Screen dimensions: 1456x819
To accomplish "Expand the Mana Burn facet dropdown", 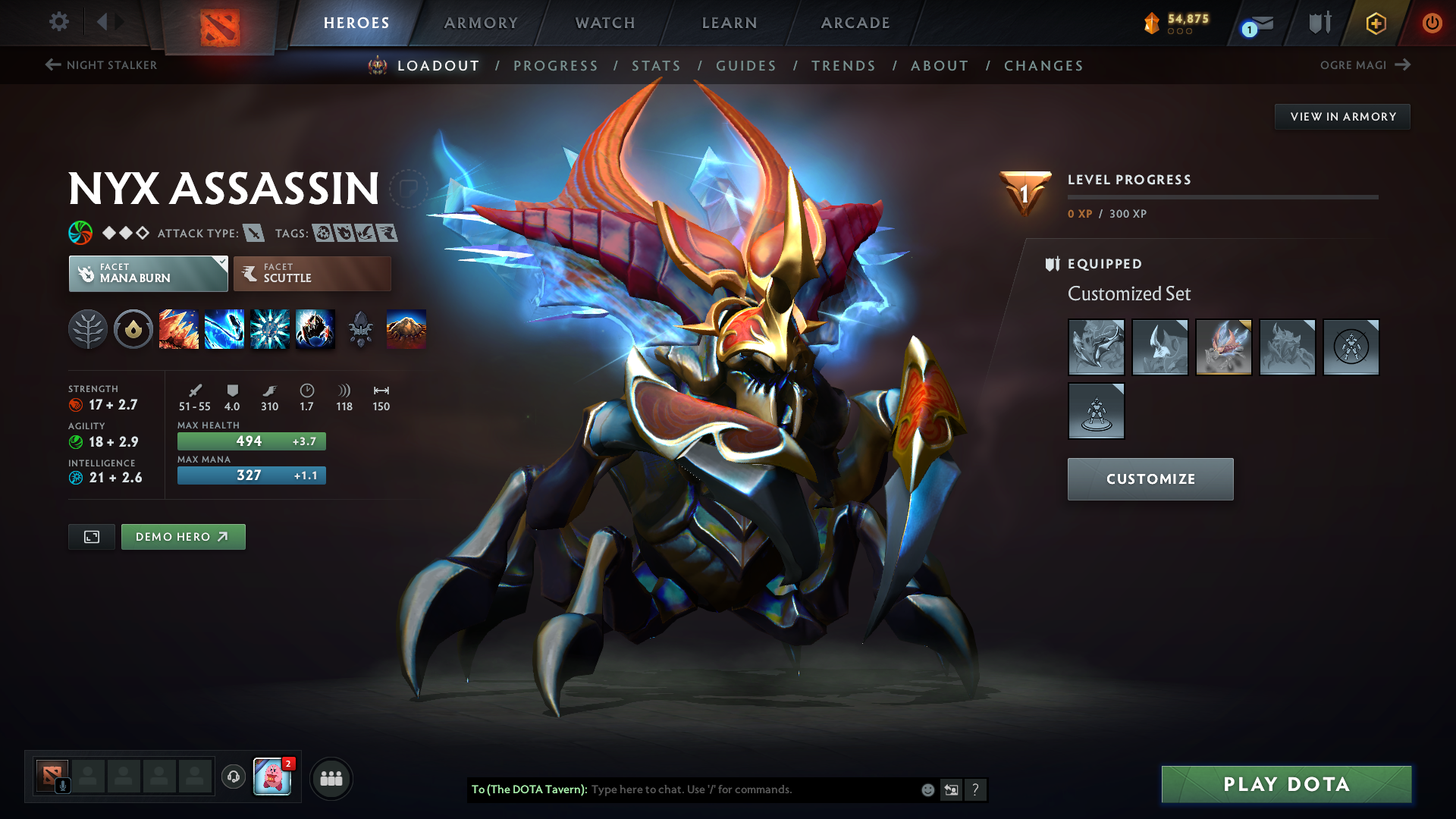I will click(x=221, y=263).
